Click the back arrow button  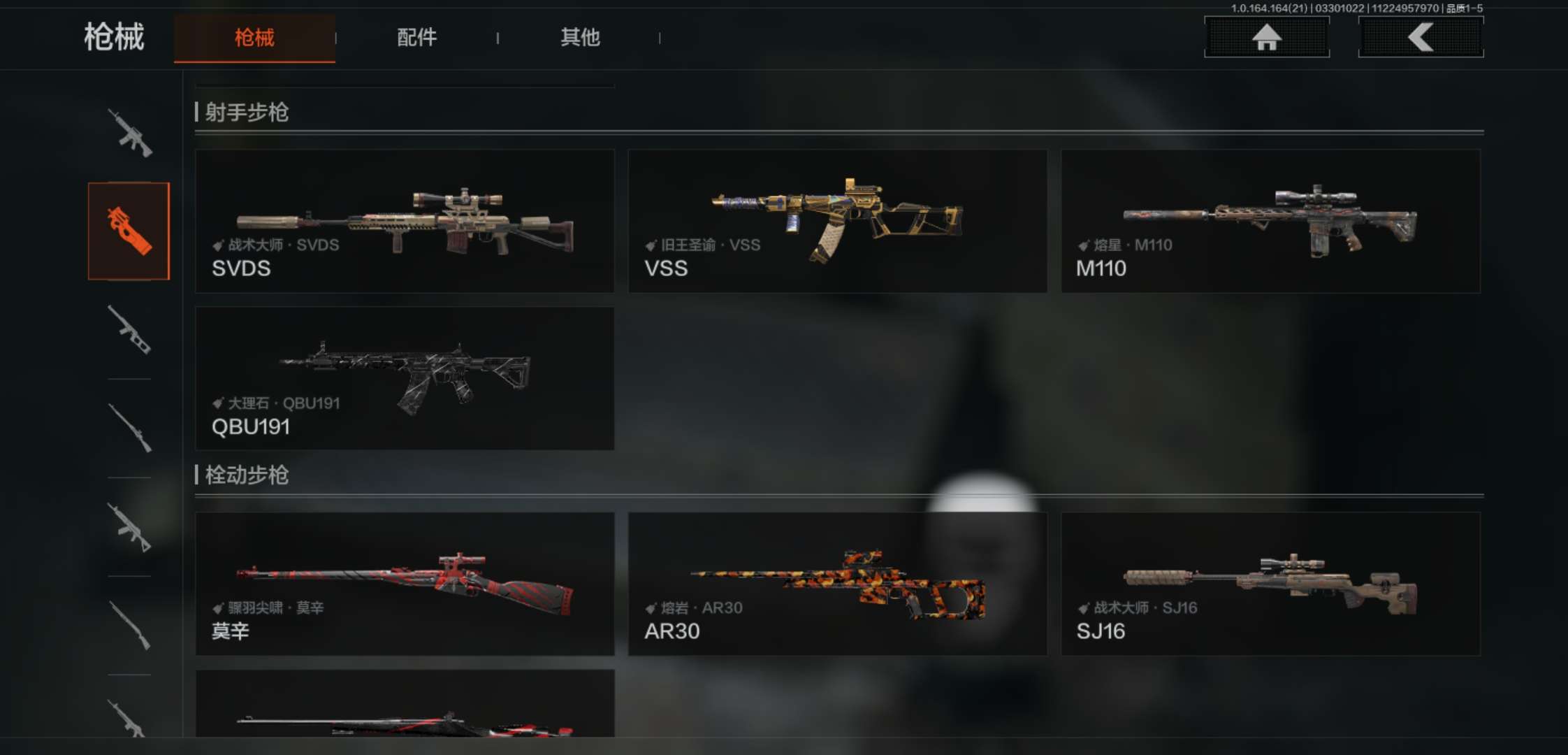click(x=1421, y=37)
